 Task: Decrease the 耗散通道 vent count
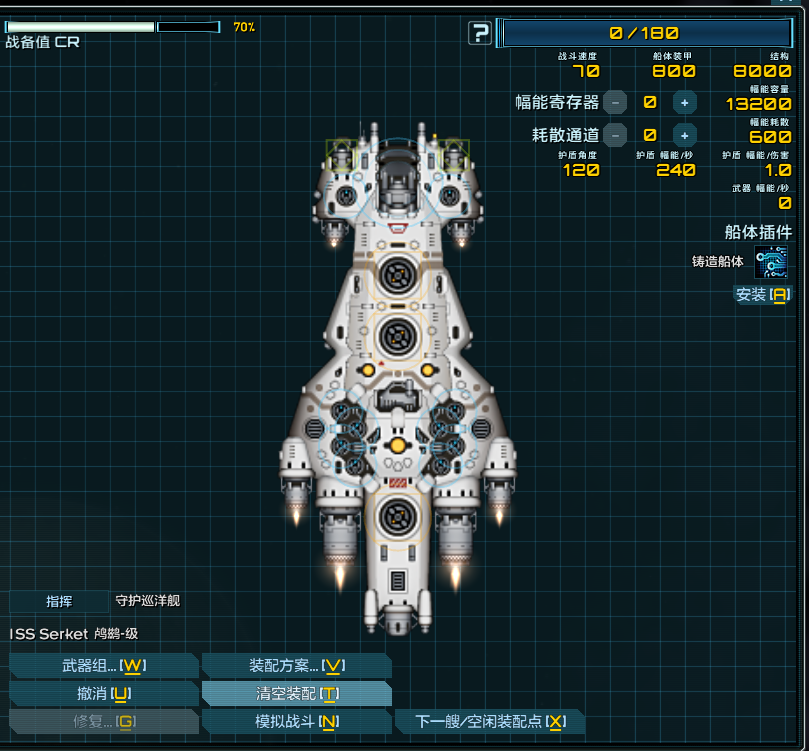click(616, 135)
